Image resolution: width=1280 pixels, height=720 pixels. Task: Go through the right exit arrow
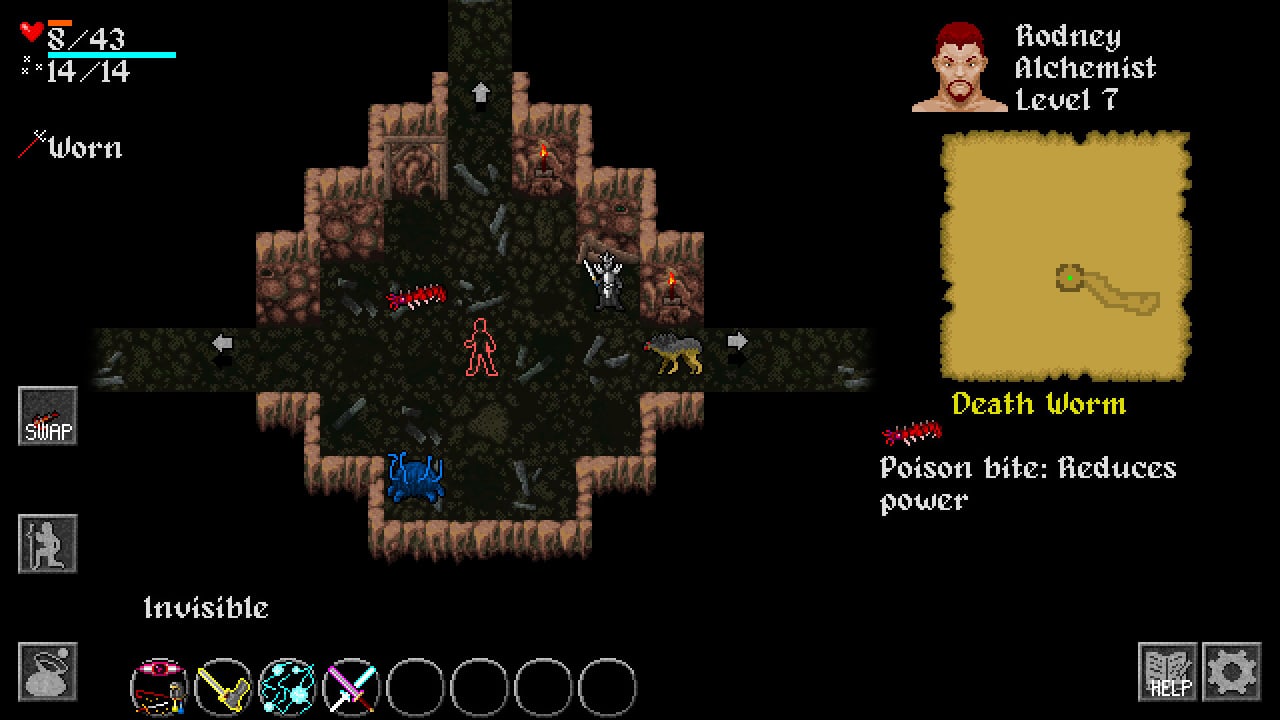[737, 342]
